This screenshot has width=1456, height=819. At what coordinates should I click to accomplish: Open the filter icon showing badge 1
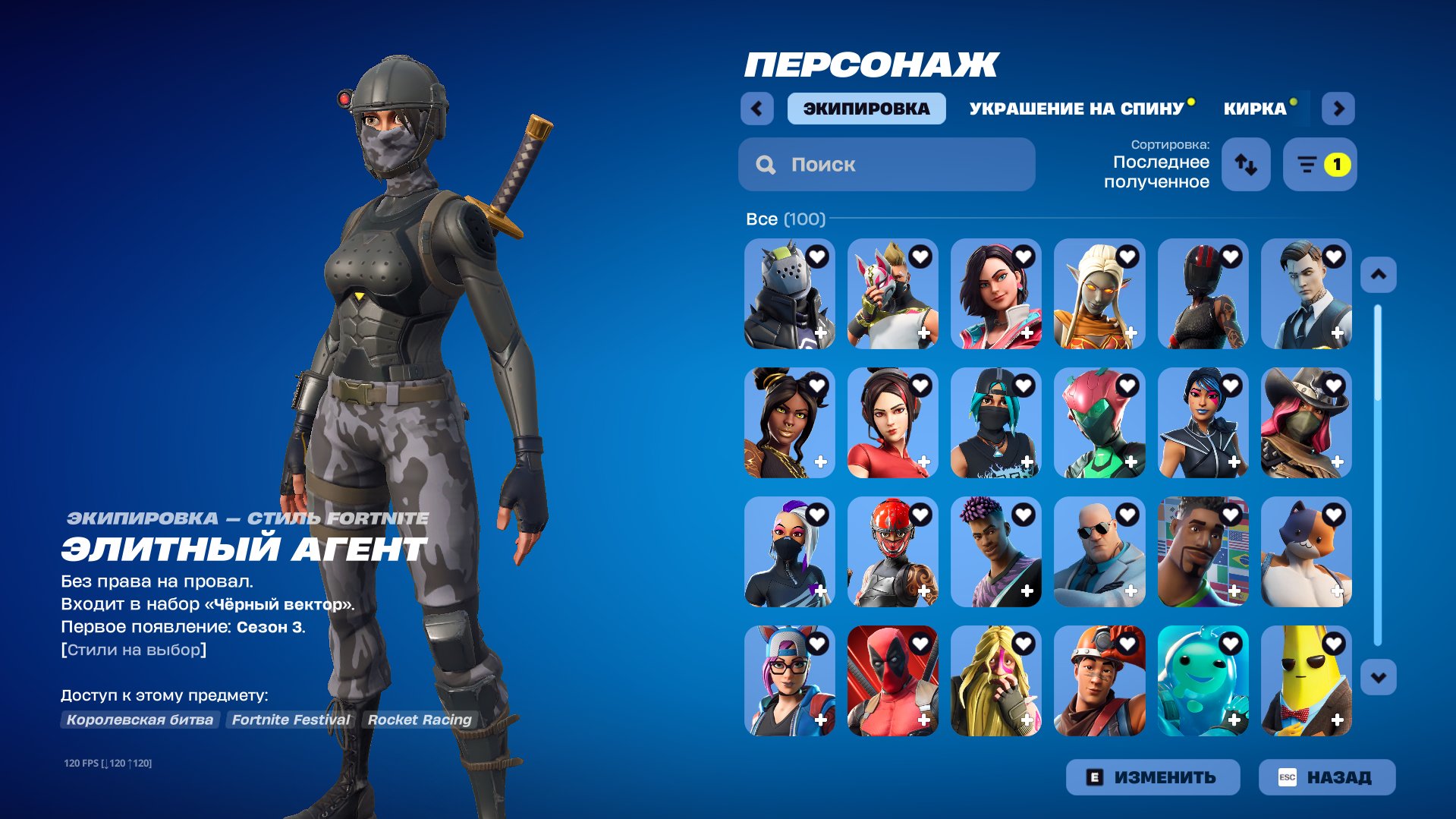(x=1319, y=164)
